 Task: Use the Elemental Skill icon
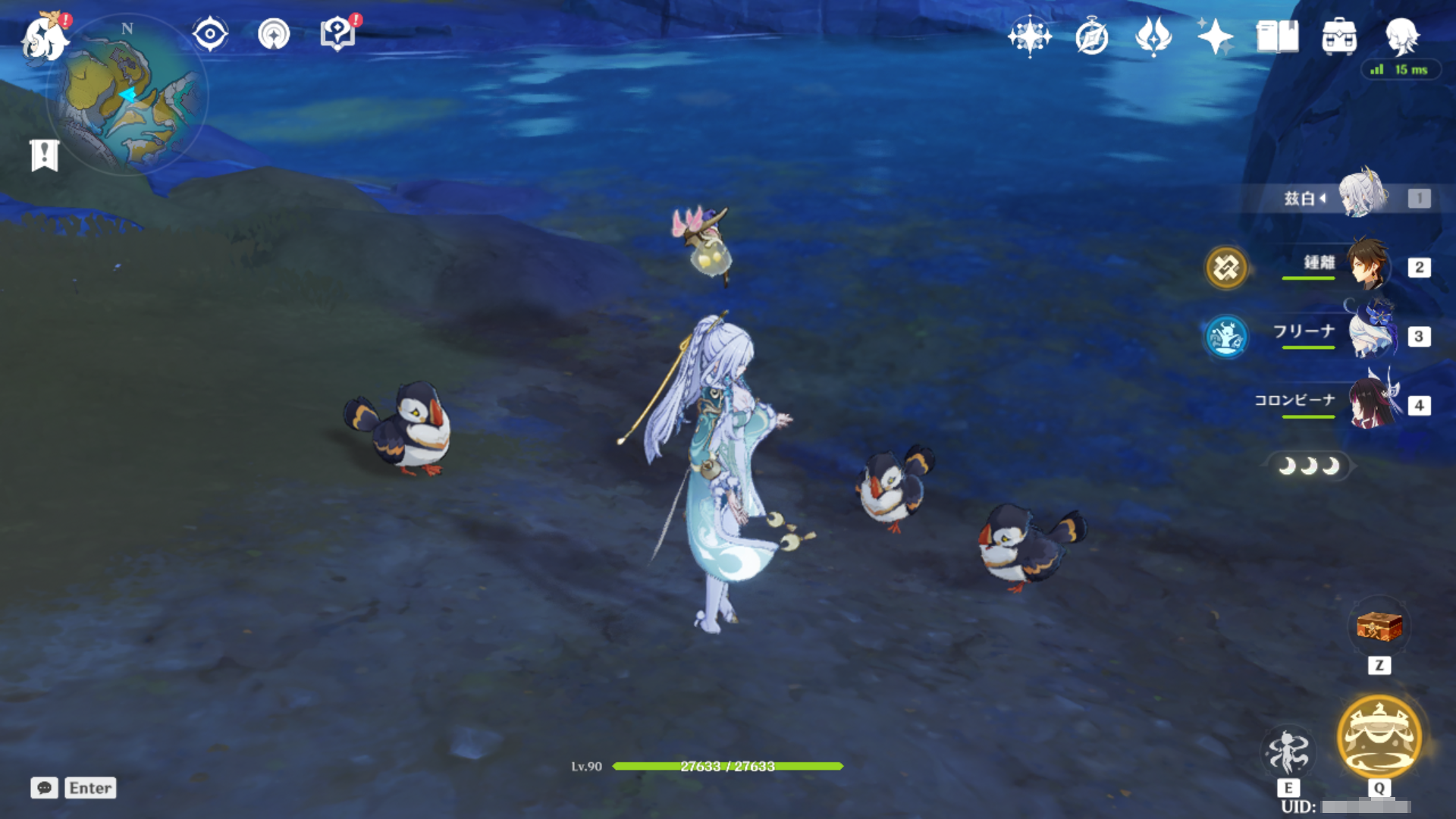[1288, 752]
